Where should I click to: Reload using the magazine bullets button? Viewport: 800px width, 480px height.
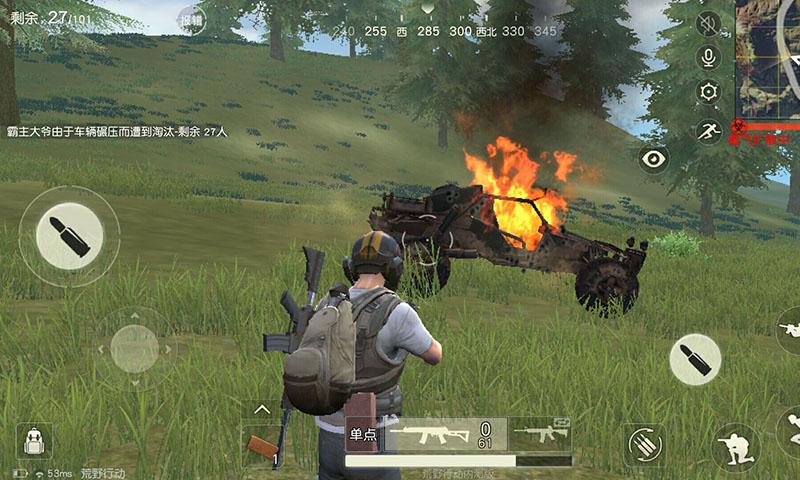coord(643,445)
